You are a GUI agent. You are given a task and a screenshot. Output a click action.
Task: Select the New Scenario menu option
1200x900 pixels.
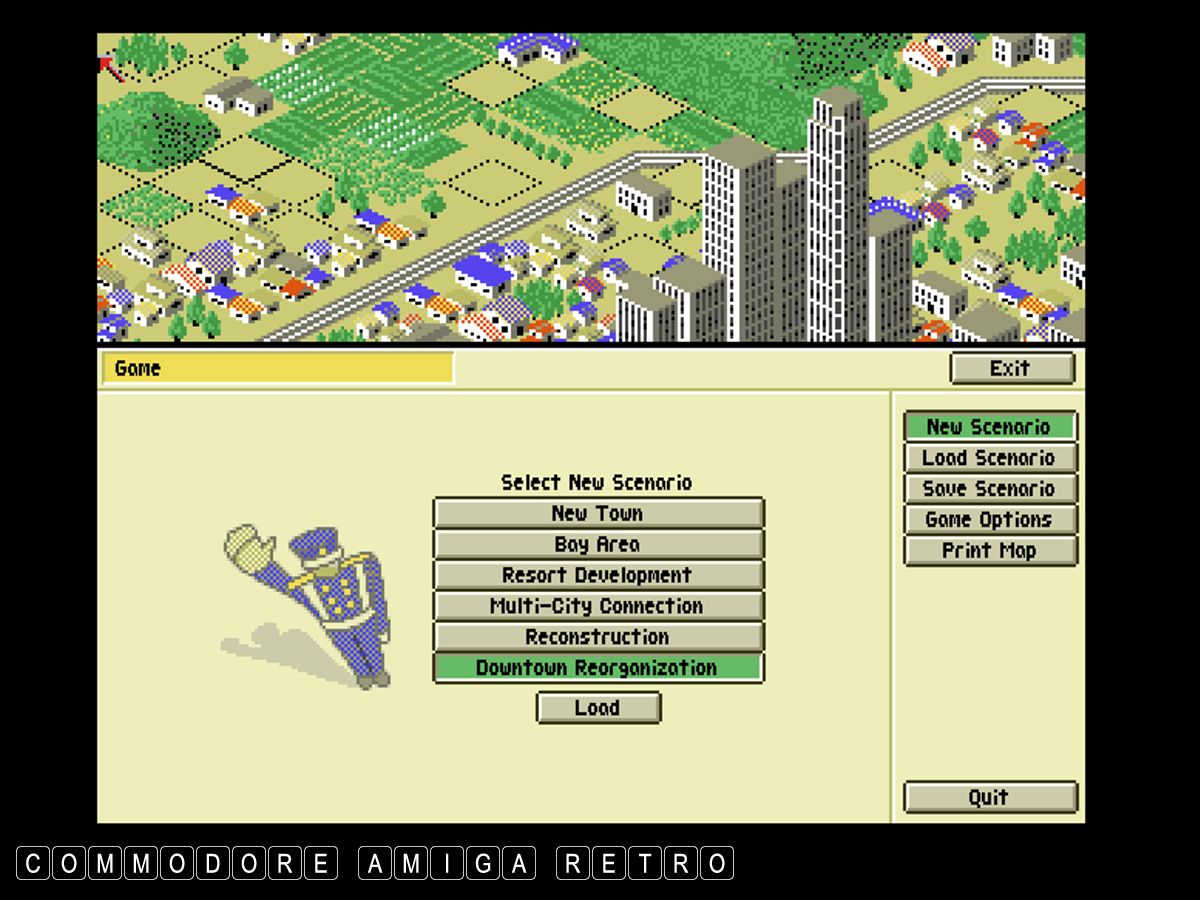[989, 427]
